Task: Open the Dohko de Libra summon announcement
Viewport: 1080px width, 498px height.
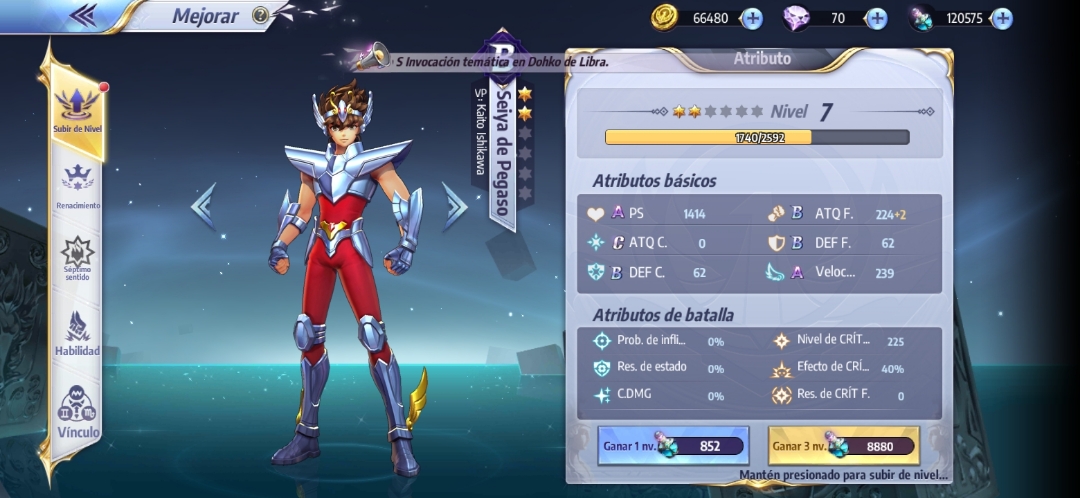Action: tap(490, 61)
